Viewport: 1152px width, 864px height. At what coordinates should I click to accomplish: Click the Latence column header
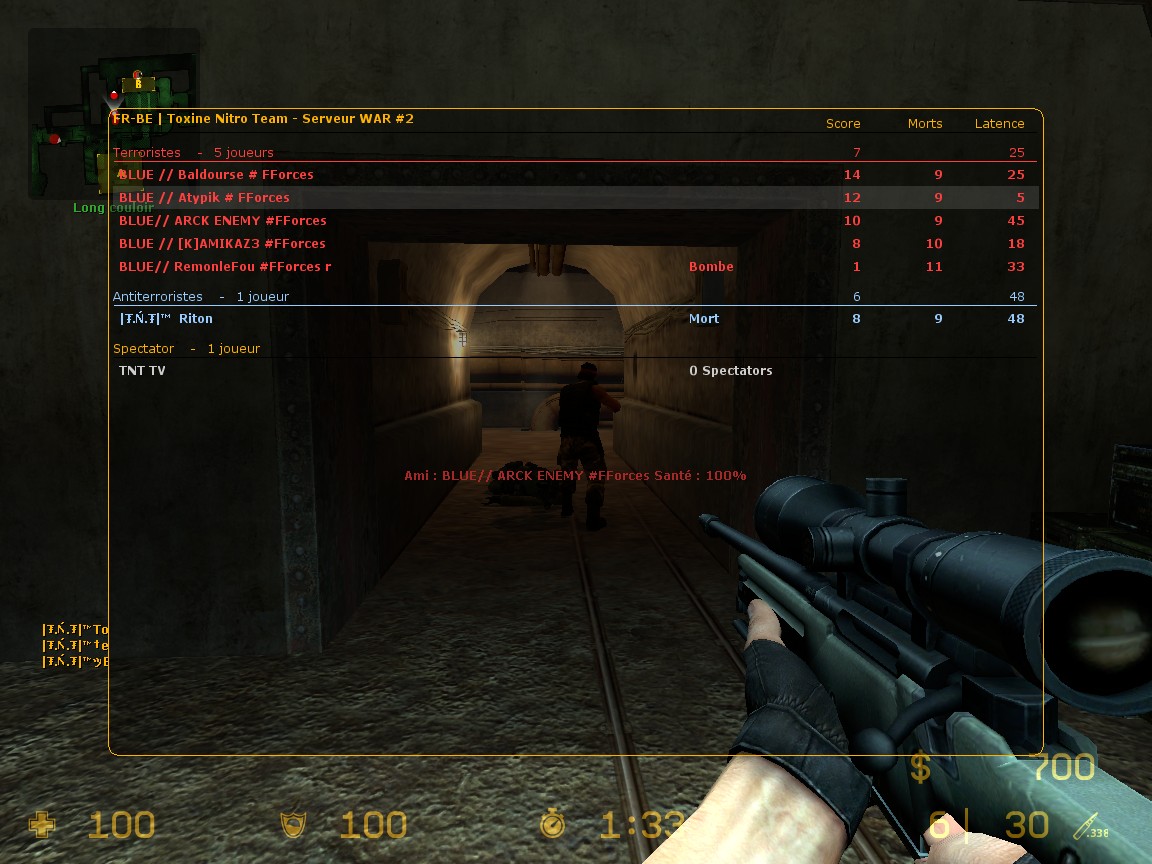(x=999, y=124)
